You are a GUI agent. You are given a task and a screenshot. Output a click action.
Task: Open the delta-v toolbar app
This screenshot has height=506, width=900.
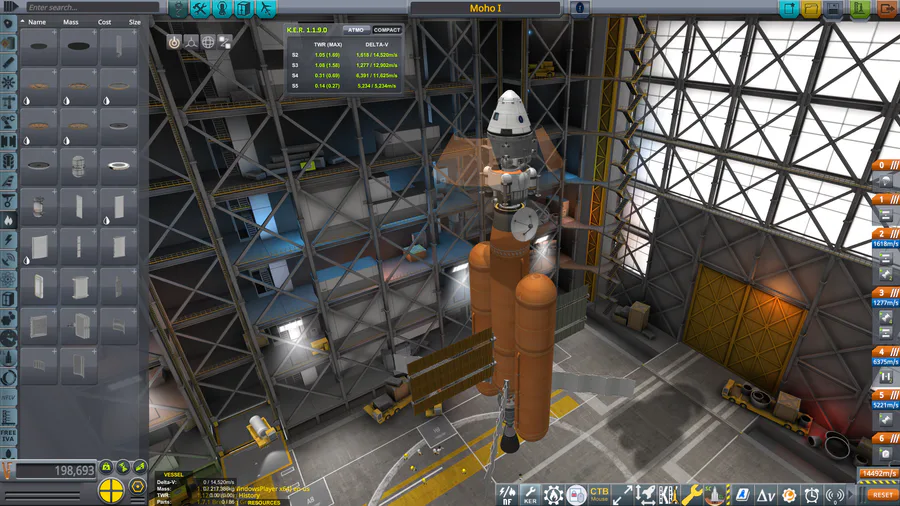tap(766, 494)
